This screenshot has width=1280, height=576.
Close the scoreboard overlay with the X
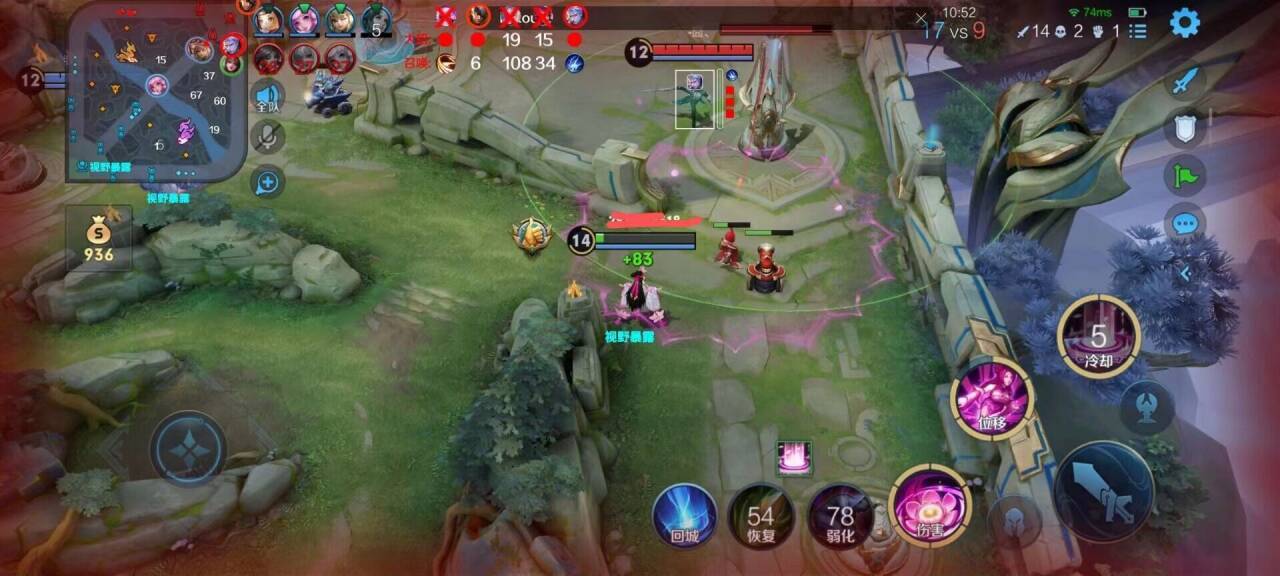click(921, 18)
